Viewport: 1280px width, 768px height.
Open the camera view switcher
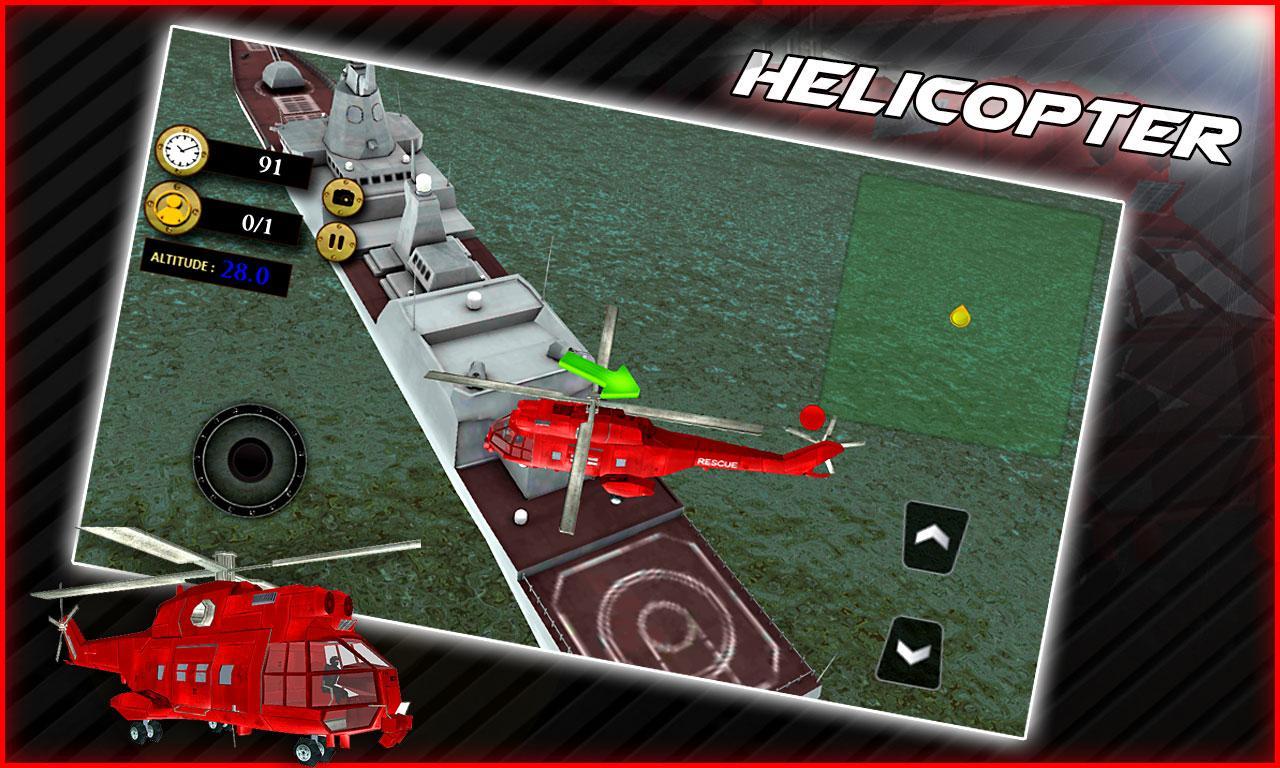tap(343, 198)
